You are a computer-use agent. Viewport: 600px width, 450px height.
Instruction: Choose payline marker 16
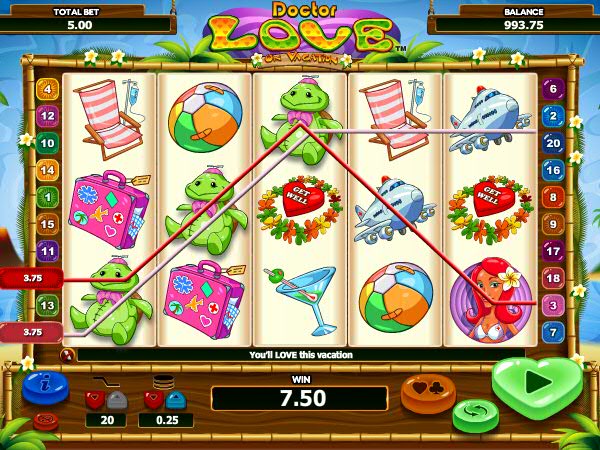[553, 170]
